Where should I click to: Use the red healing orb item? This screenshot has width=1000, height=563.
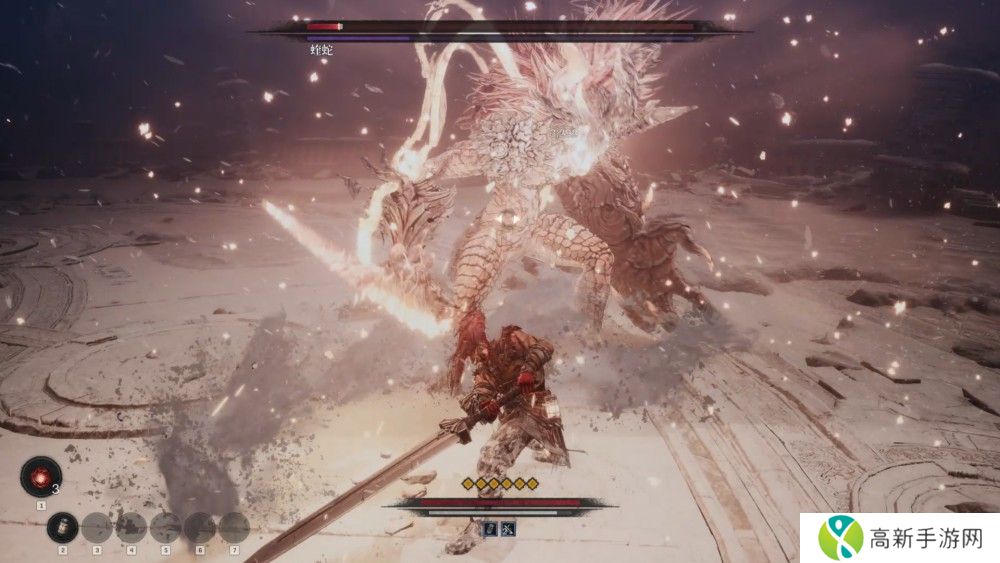41,477
